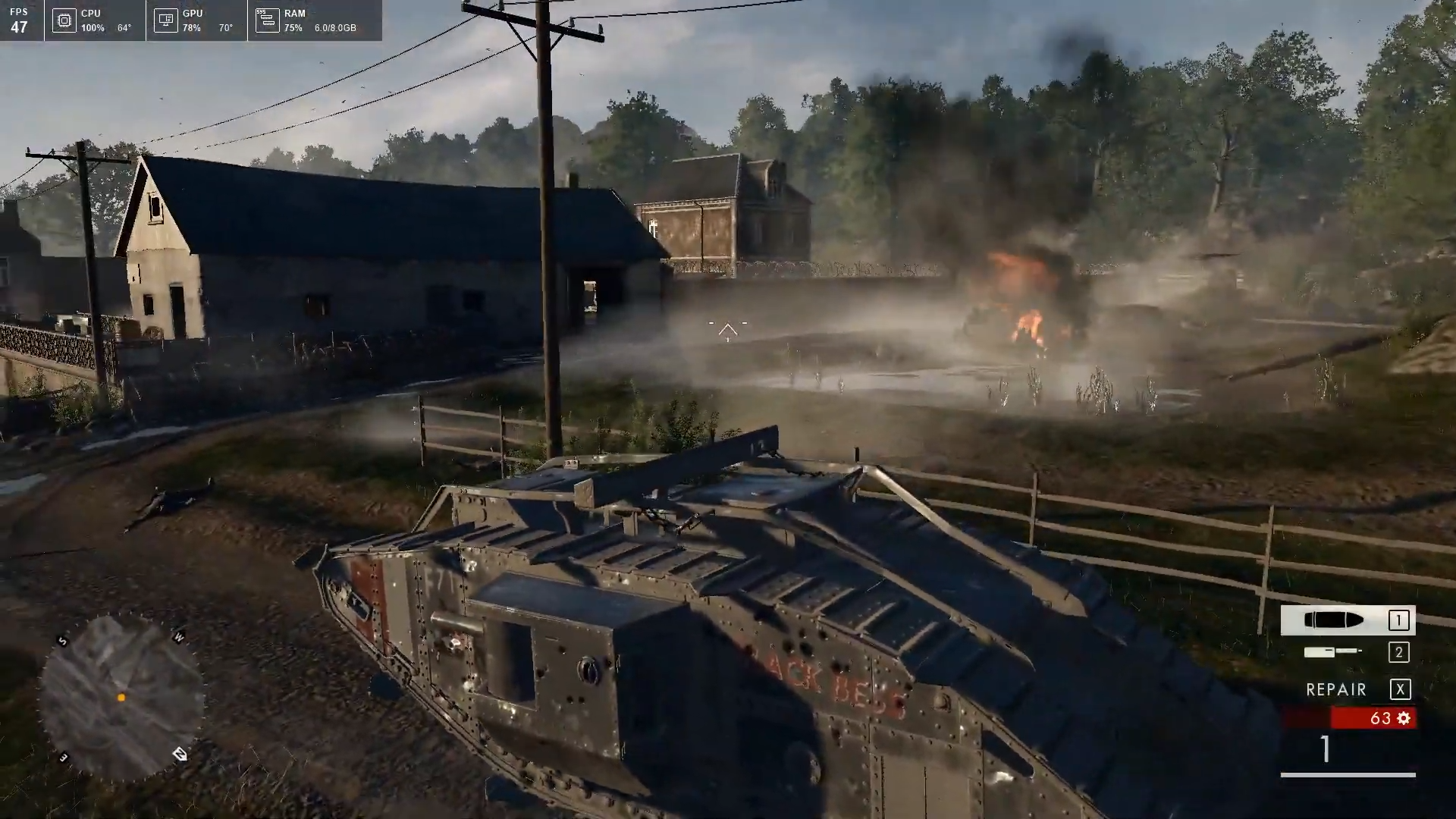Activate the Repair ability label
Screen dimensions: 1456x819
pos(1336,689)
